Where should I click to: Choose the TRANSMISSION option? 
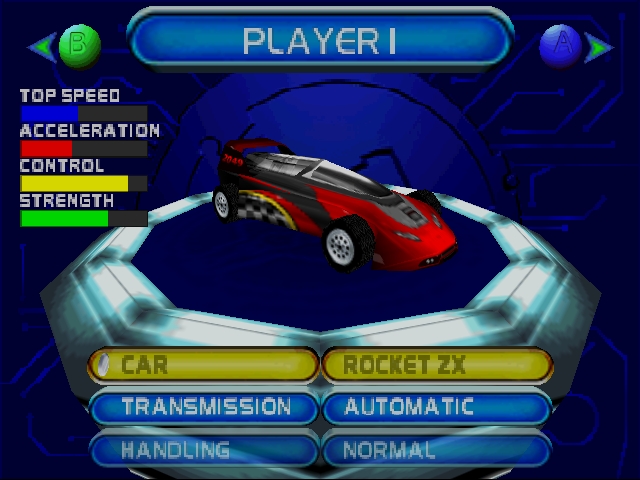tap(204, 407)
